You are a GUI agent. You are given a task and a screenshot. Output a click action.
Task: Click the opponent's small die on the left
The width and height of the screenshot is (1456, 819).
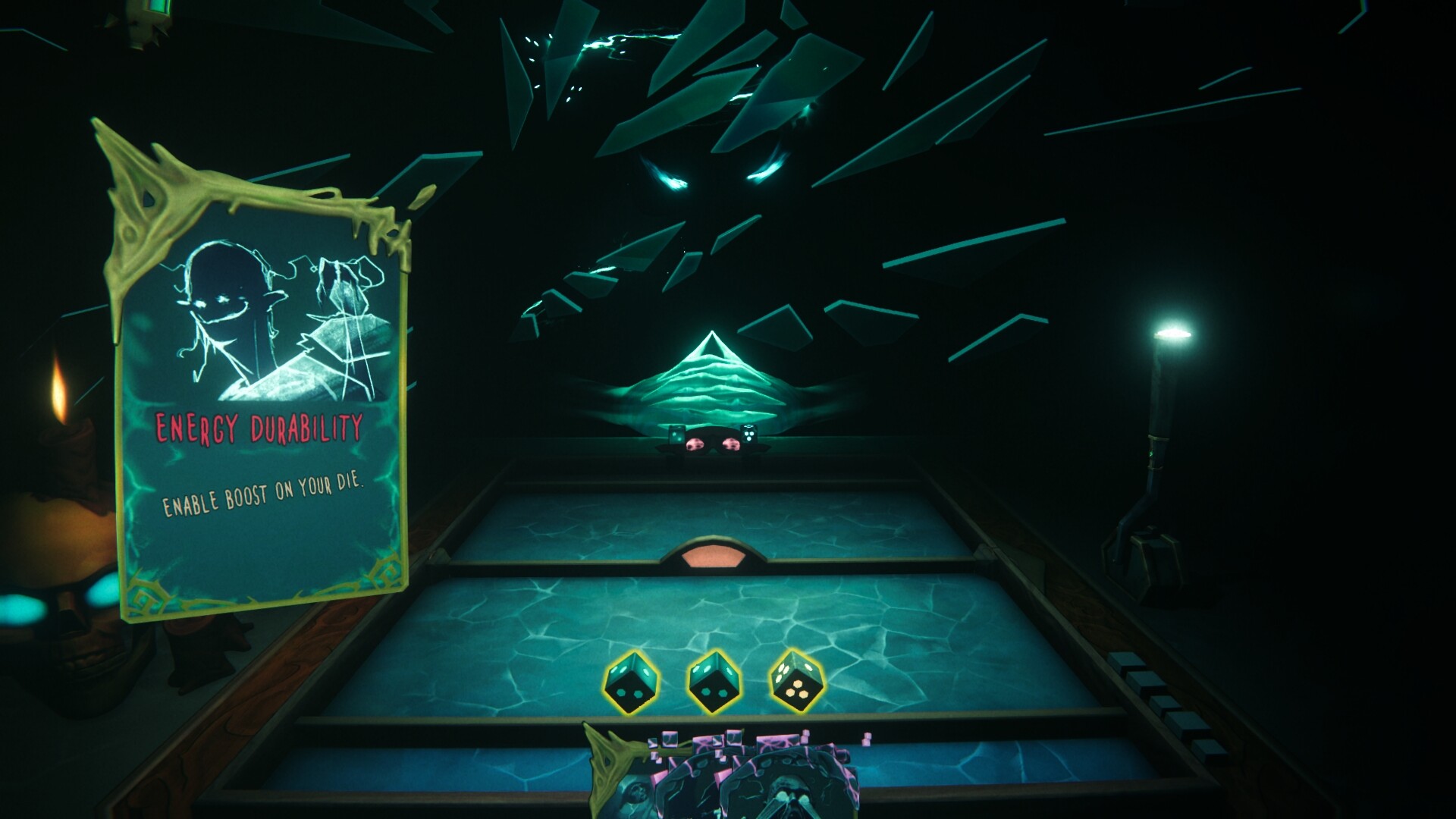(677, 438)
